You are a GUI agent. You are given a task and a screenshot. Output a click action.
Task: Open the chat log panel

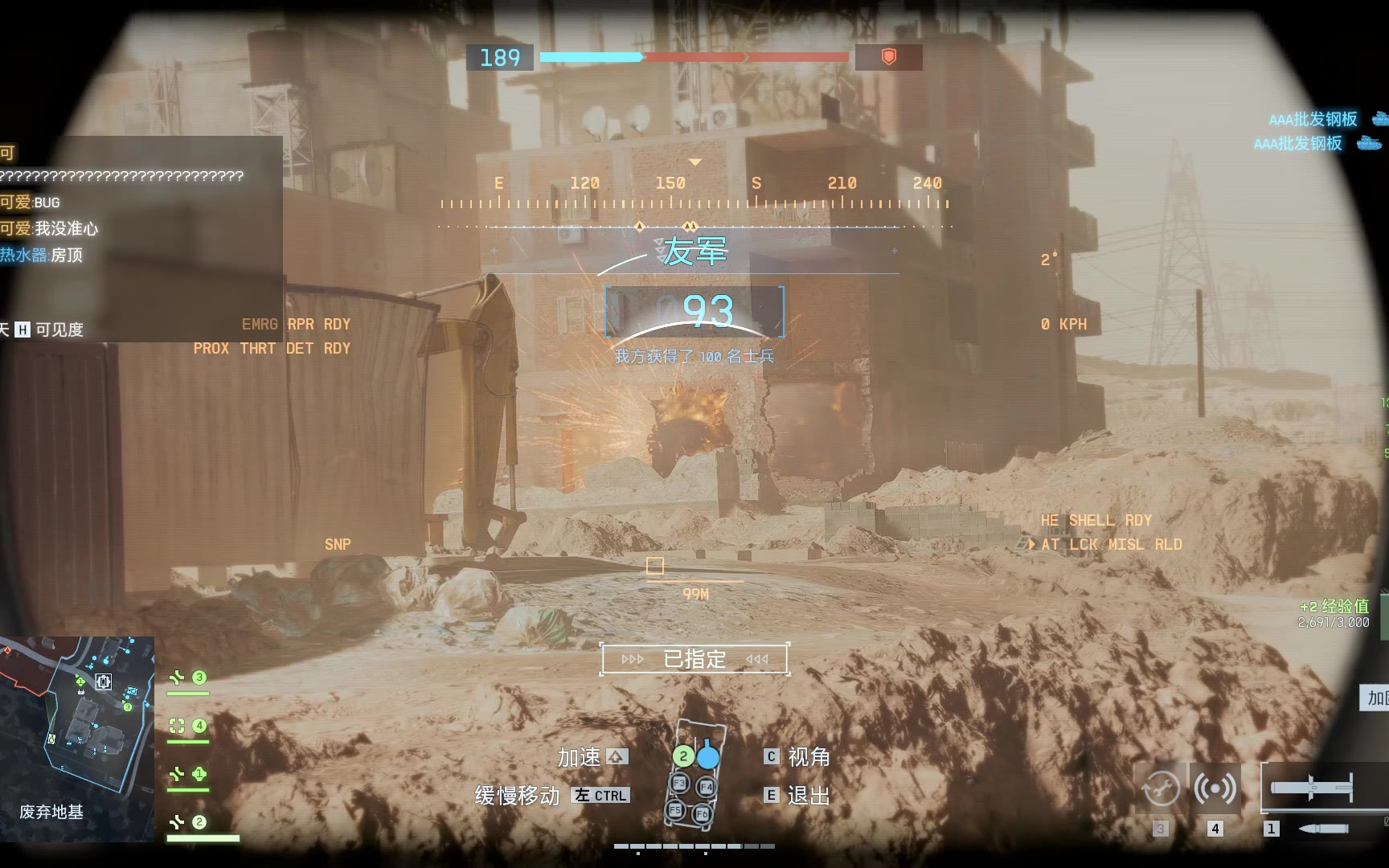(x=141, y=238)
